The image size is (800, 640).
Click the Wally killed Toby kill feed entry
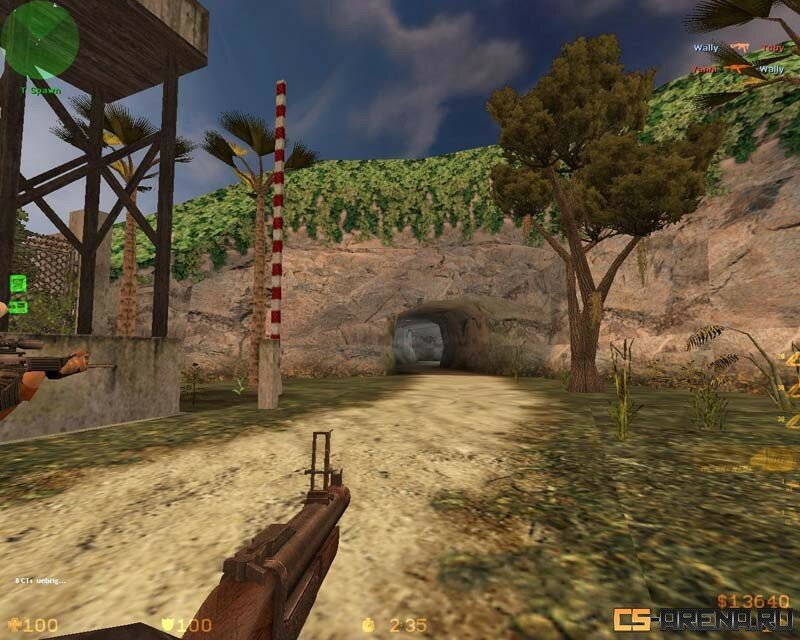739,48
